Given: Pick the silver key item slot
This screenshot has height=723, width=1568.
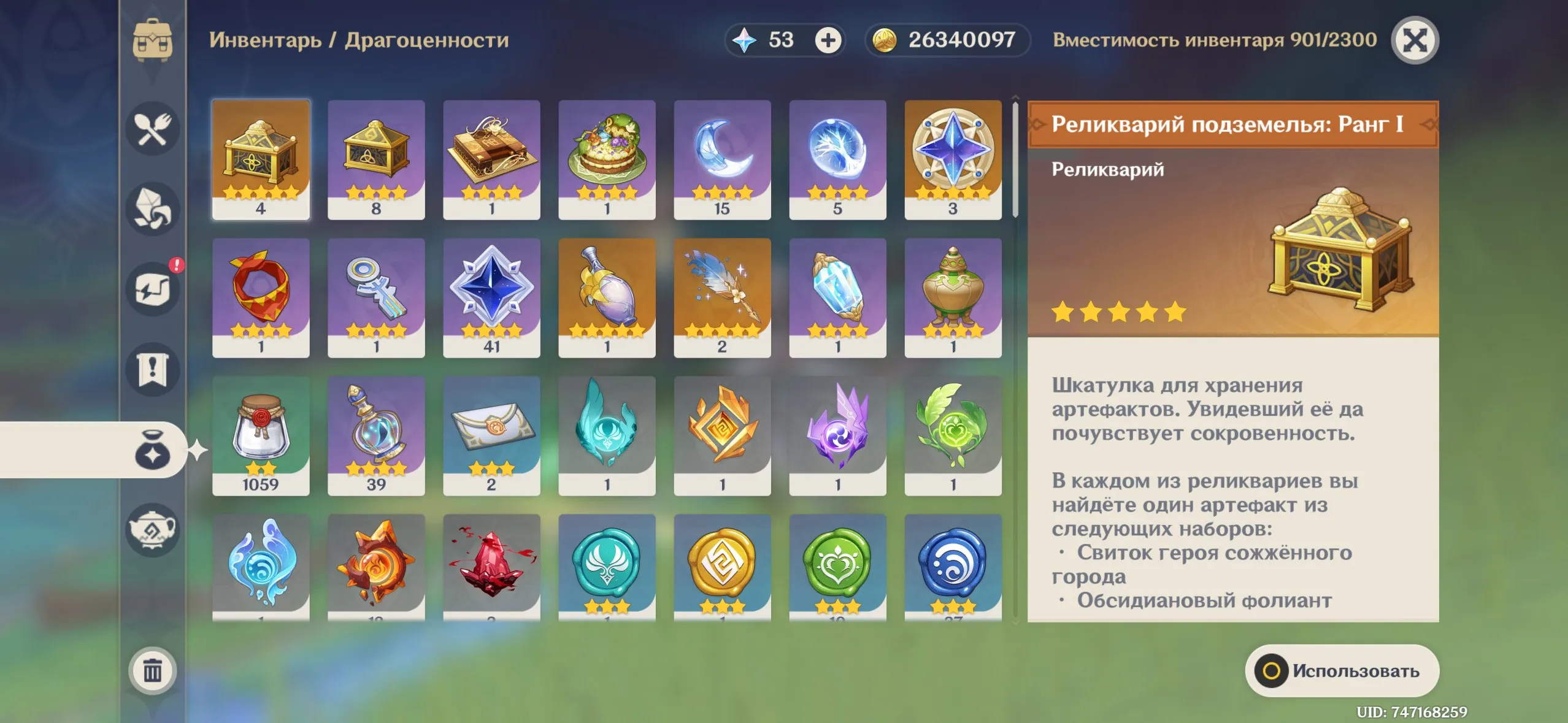Looking at the screenshot, I should [376, 297].
